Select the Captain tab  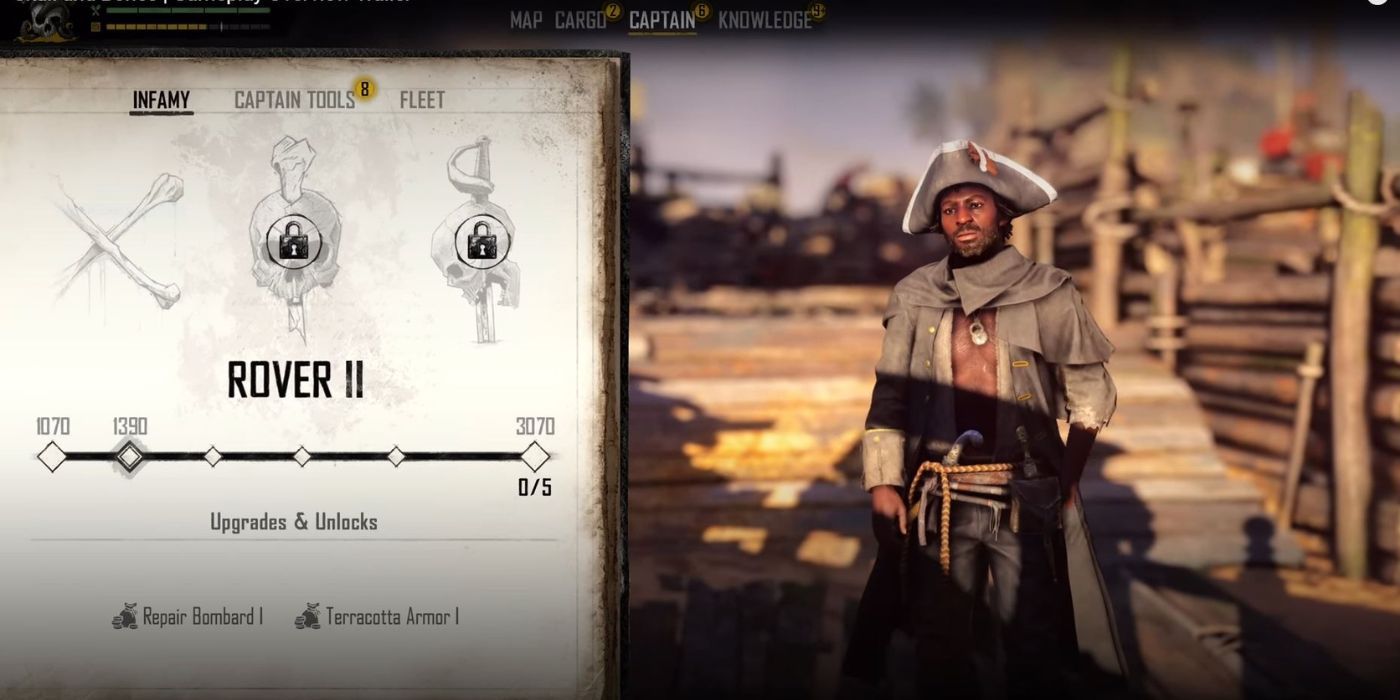point(662,20)
